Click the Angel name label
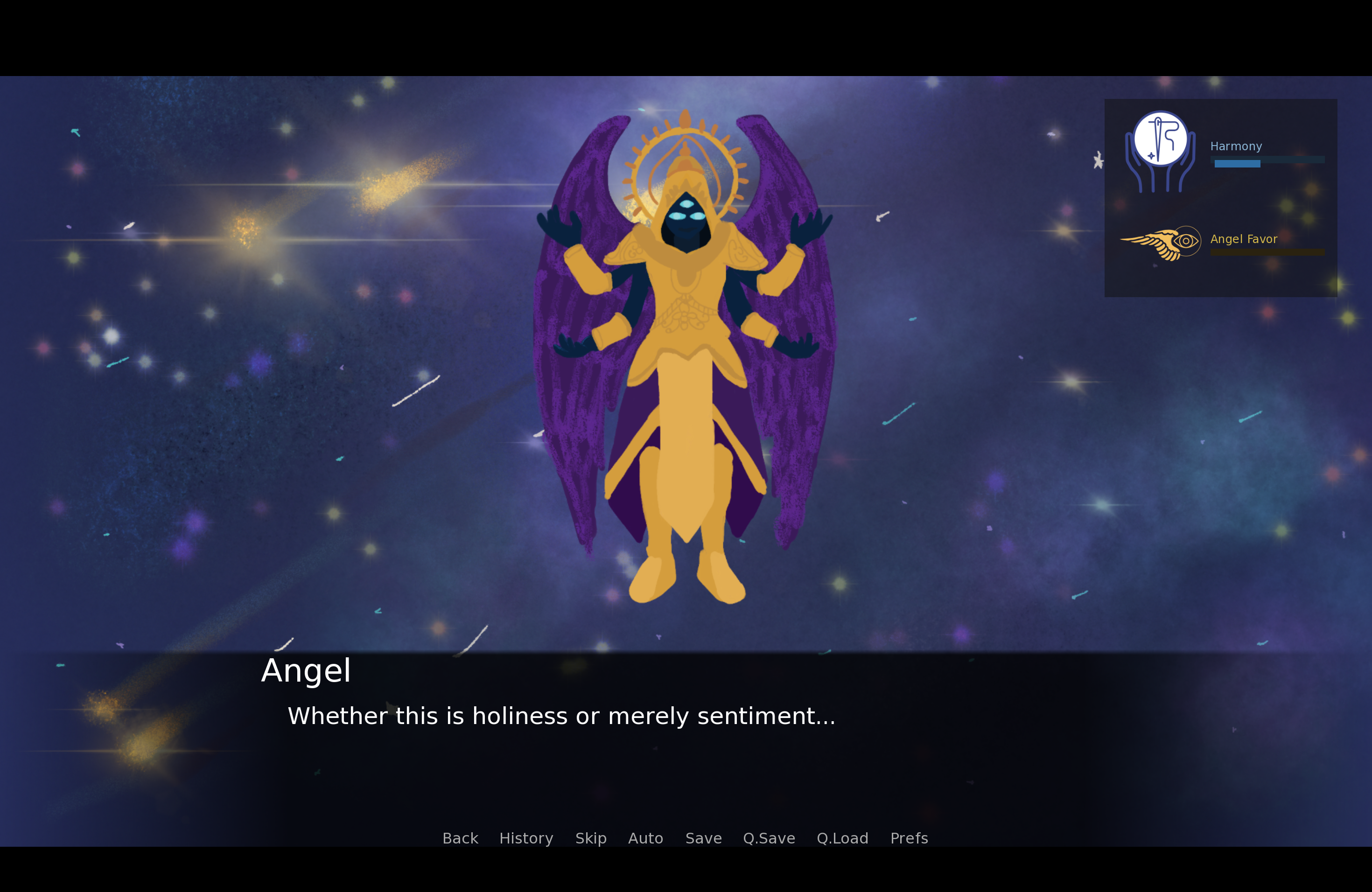This screenshot has height=892, width=1372. coord(306,671)
